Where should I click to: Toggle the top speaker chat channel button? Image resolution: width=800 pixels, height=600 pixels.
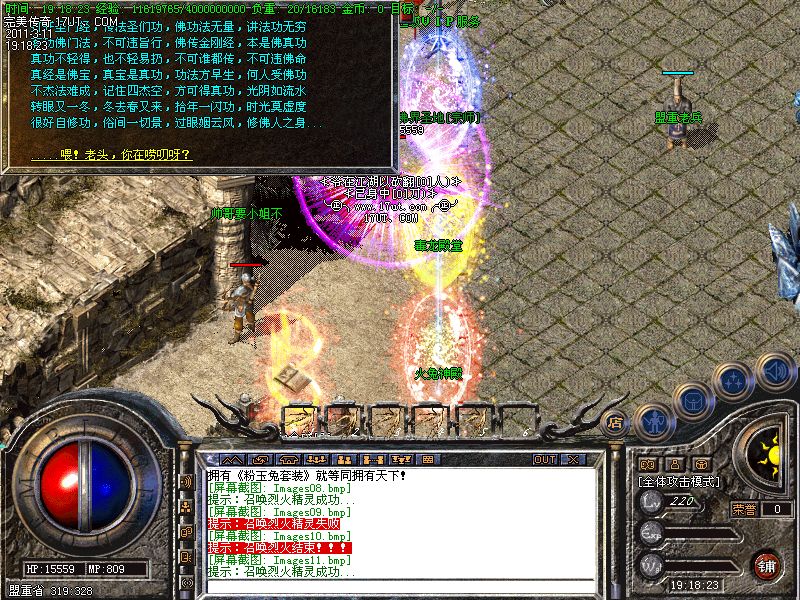tap(186, 482)
